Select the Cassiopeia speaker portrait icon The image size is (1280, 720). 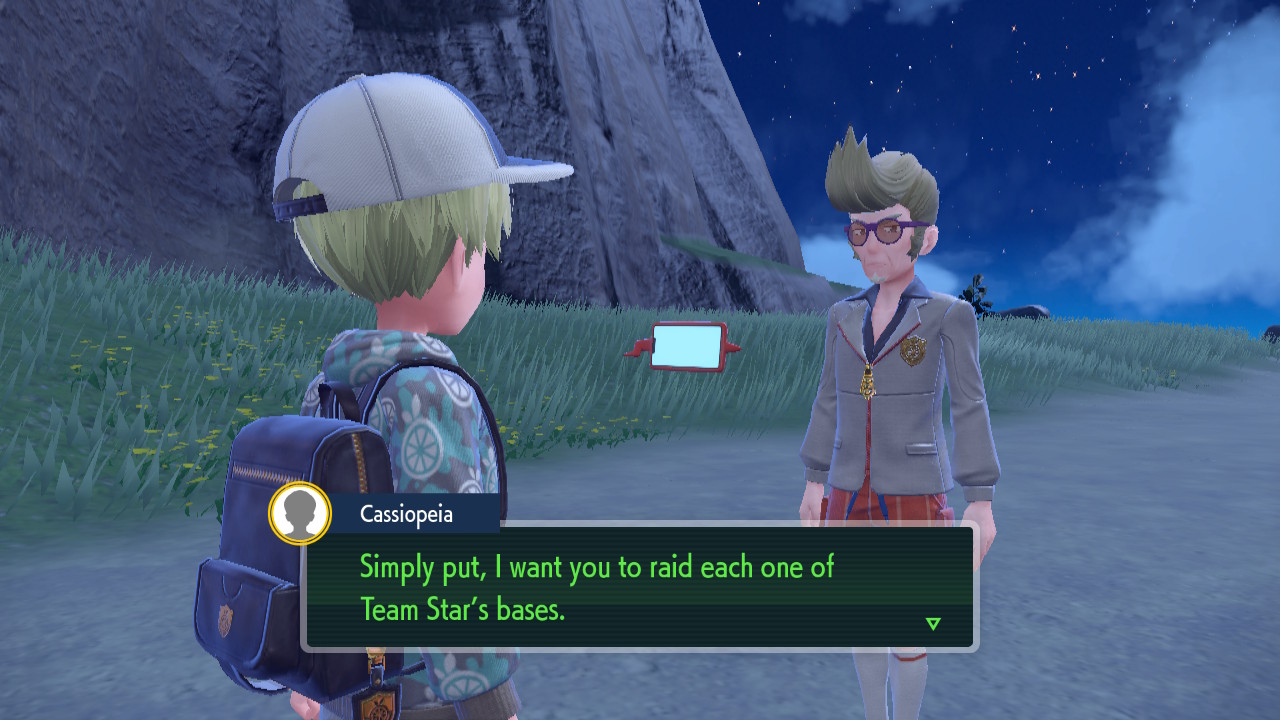click(300, 514)
